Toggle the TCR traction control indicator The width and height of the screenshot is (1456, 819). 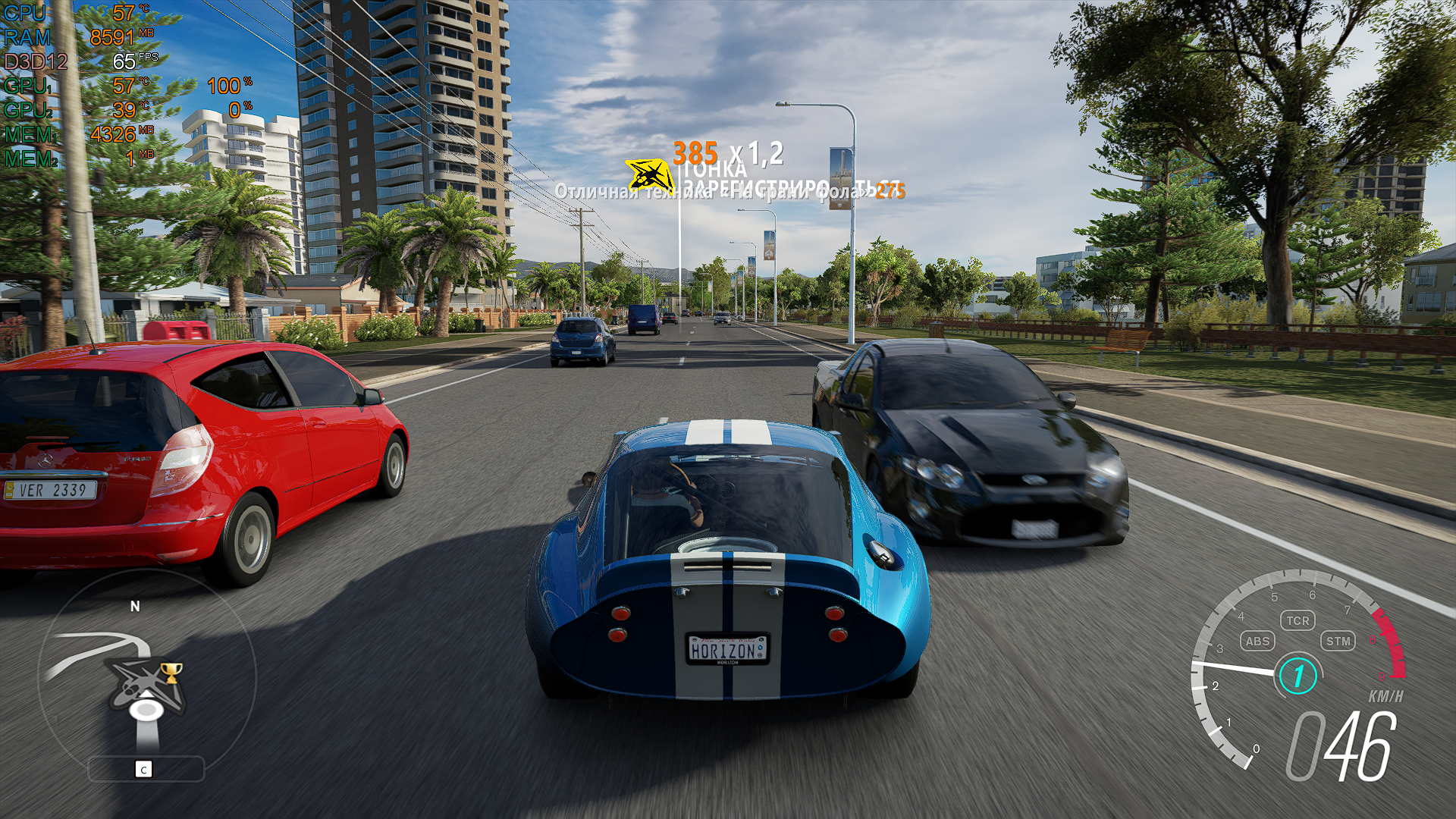pyautogui.click(x=1298, y=620)
